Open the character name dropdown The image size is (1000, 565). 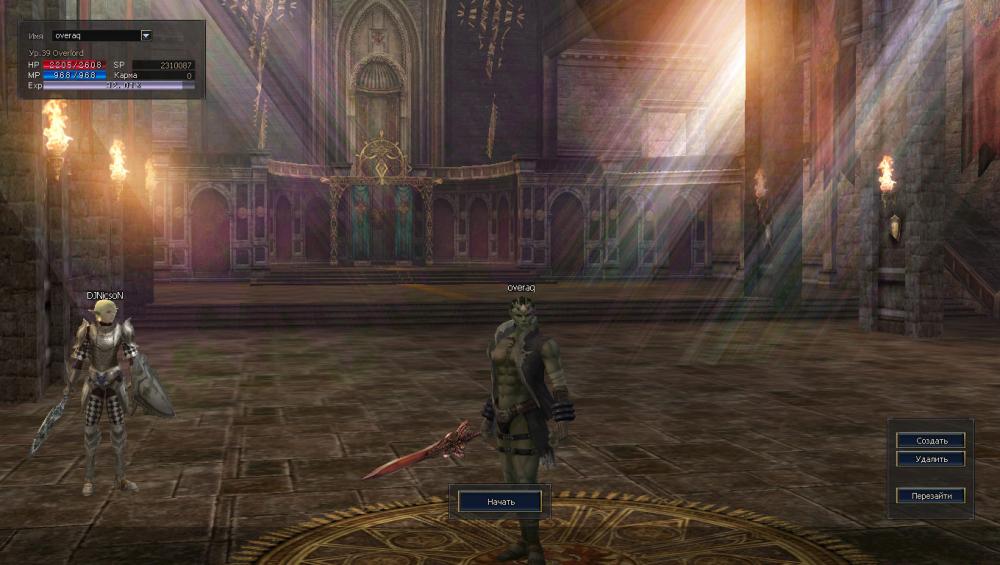[x=146, y=35]
